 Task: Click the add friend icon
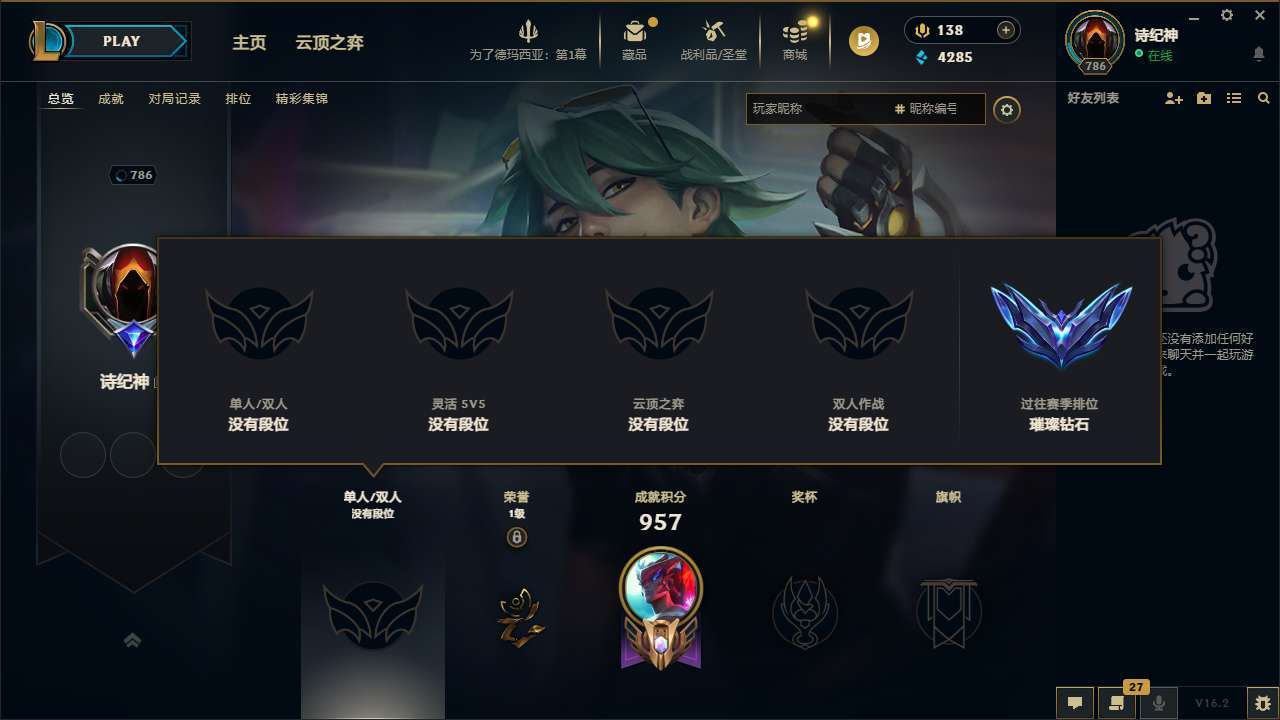[1173, 98]
